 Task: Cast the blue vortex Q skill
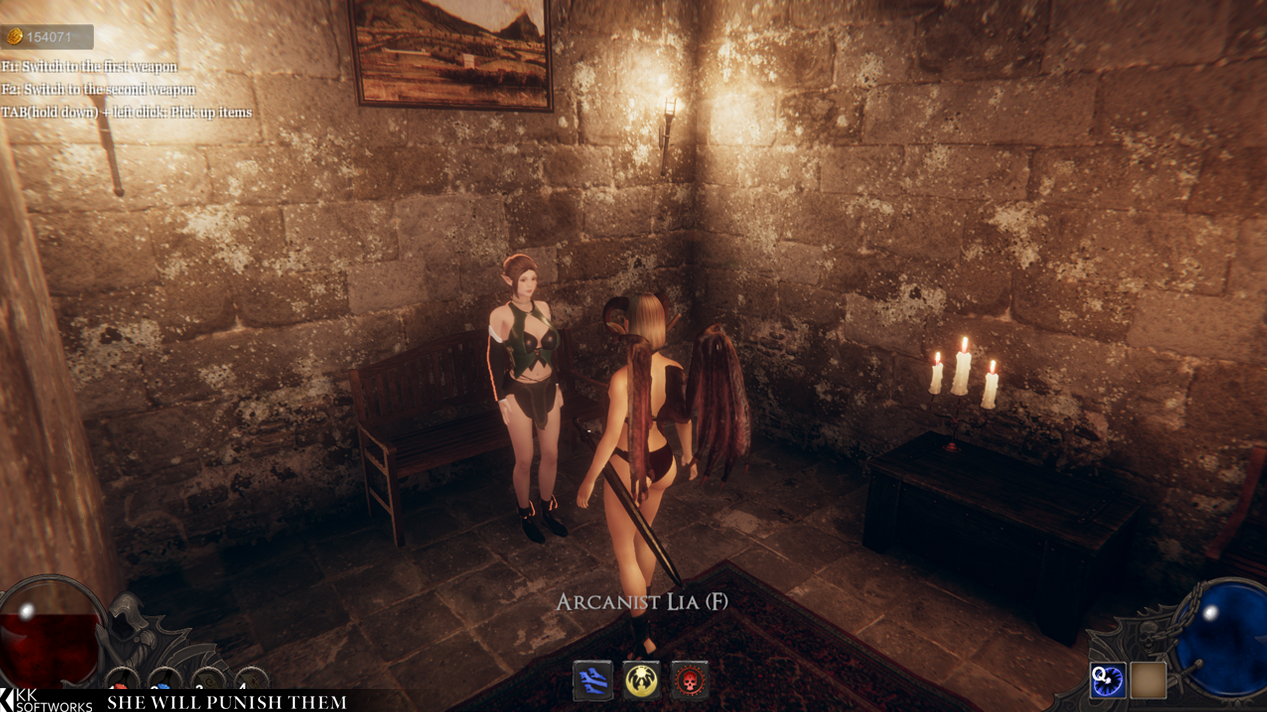[x=1108, y=680]
